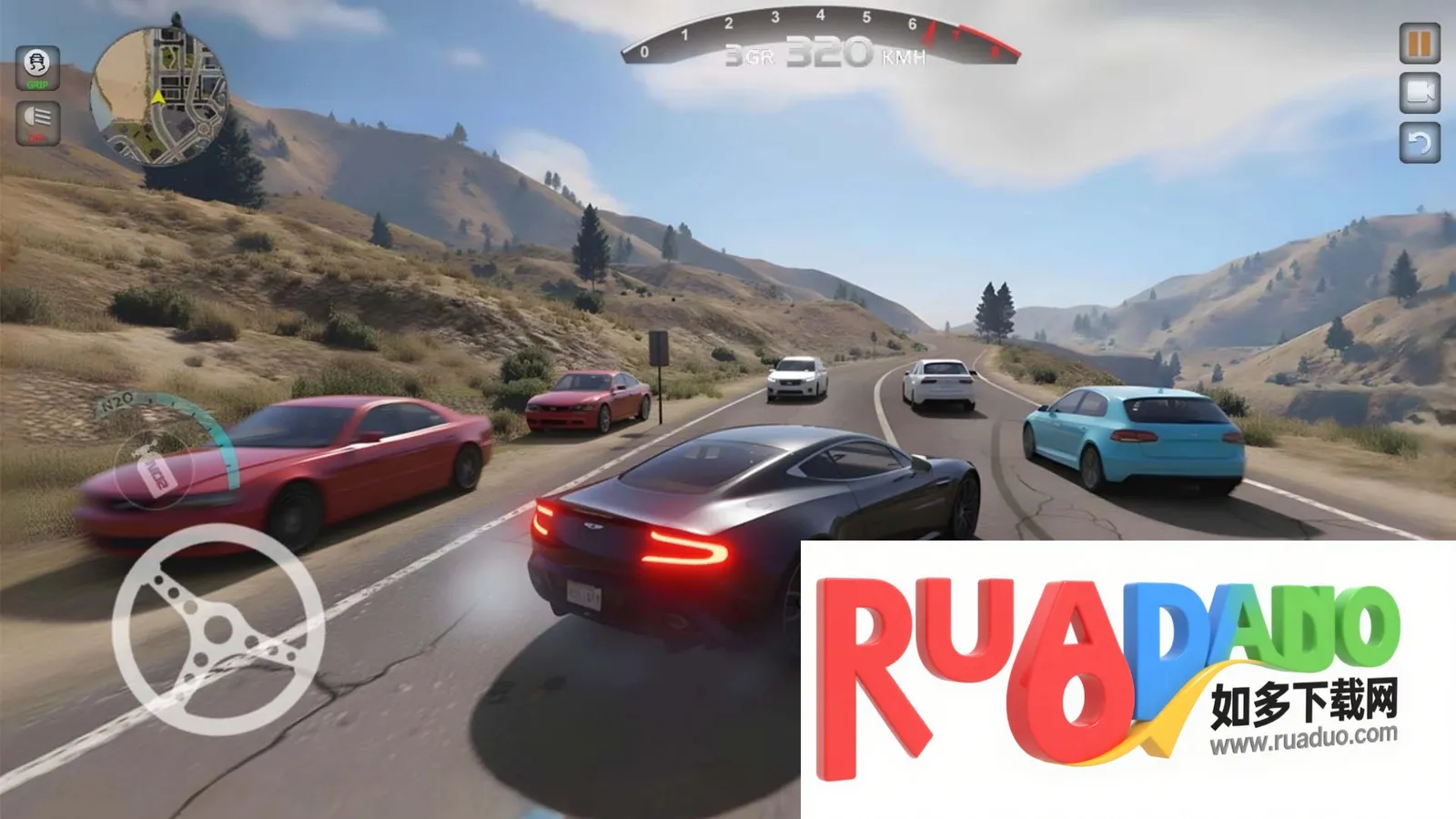Tap the steering wheel control
Viewport: 1456px width, 819px height.
tap(218, 629)
